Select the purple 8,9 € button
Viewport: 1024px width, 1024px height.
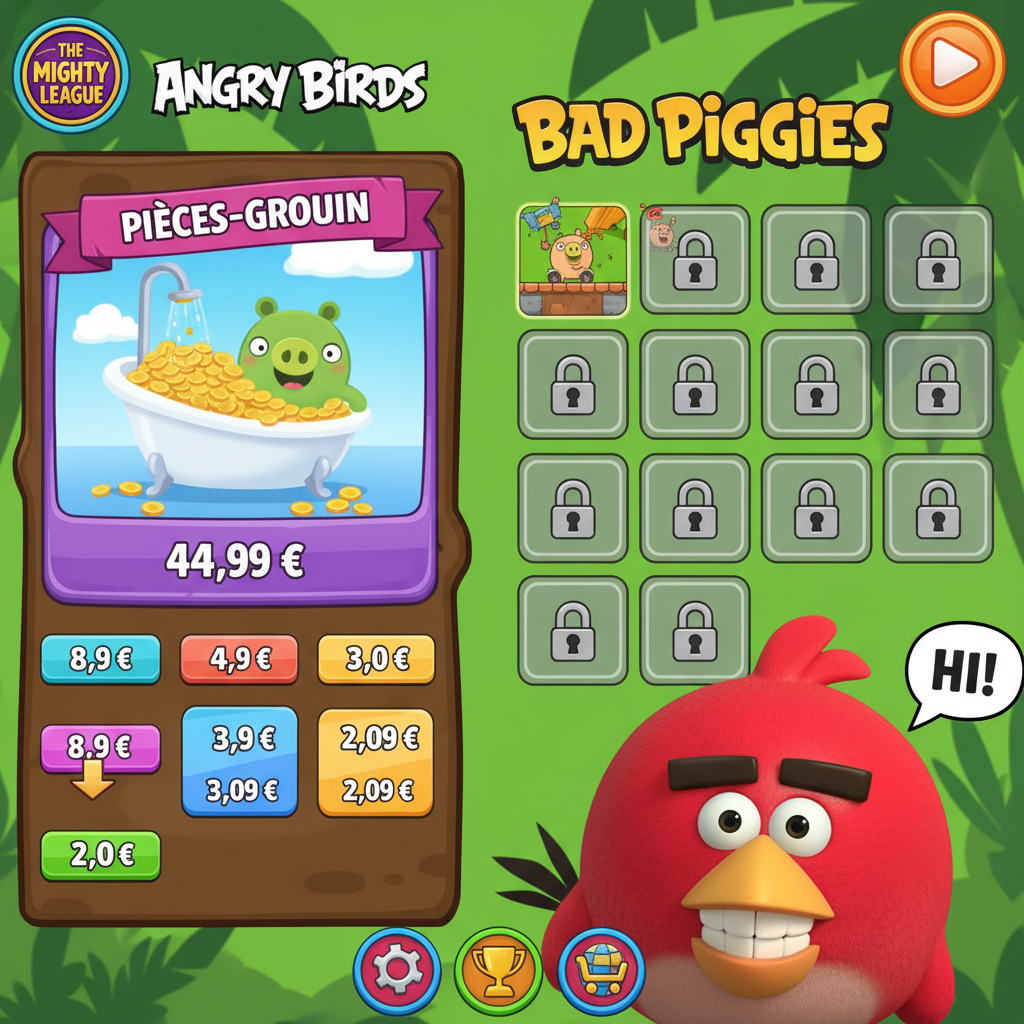100,747
